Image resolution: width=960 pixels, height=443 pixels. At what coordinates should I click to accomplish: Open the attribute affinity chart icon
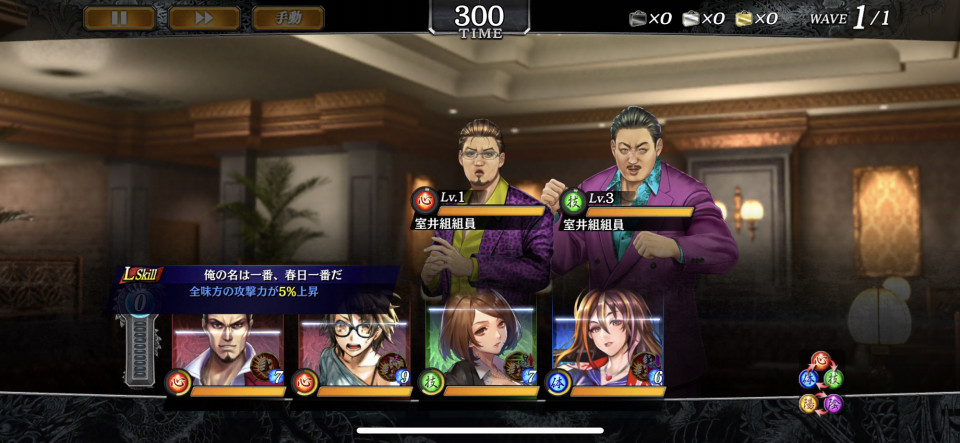tap(821, 383)
